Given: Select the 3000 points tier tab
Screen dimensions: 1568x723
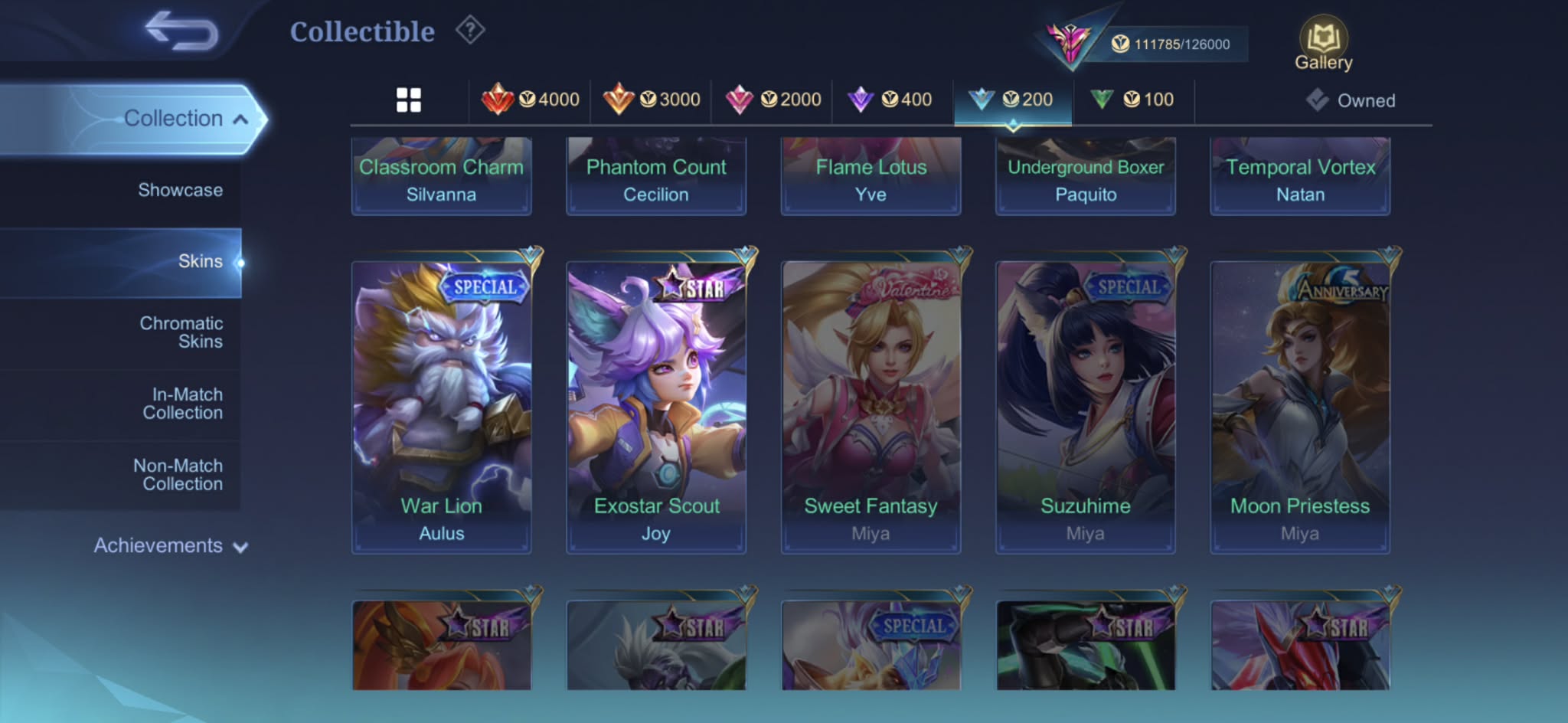Looking at the screenshot, I should point(652,100).
